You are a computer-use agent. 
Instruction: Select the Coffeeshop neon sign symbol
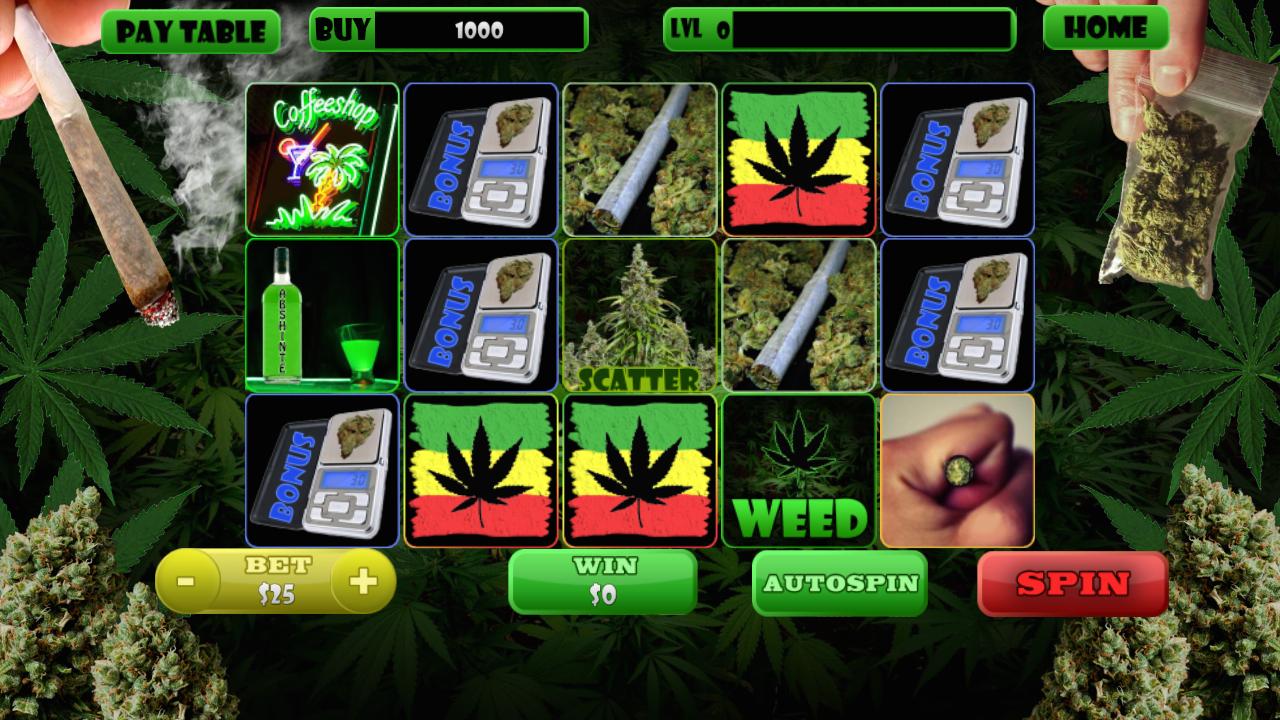322,158
